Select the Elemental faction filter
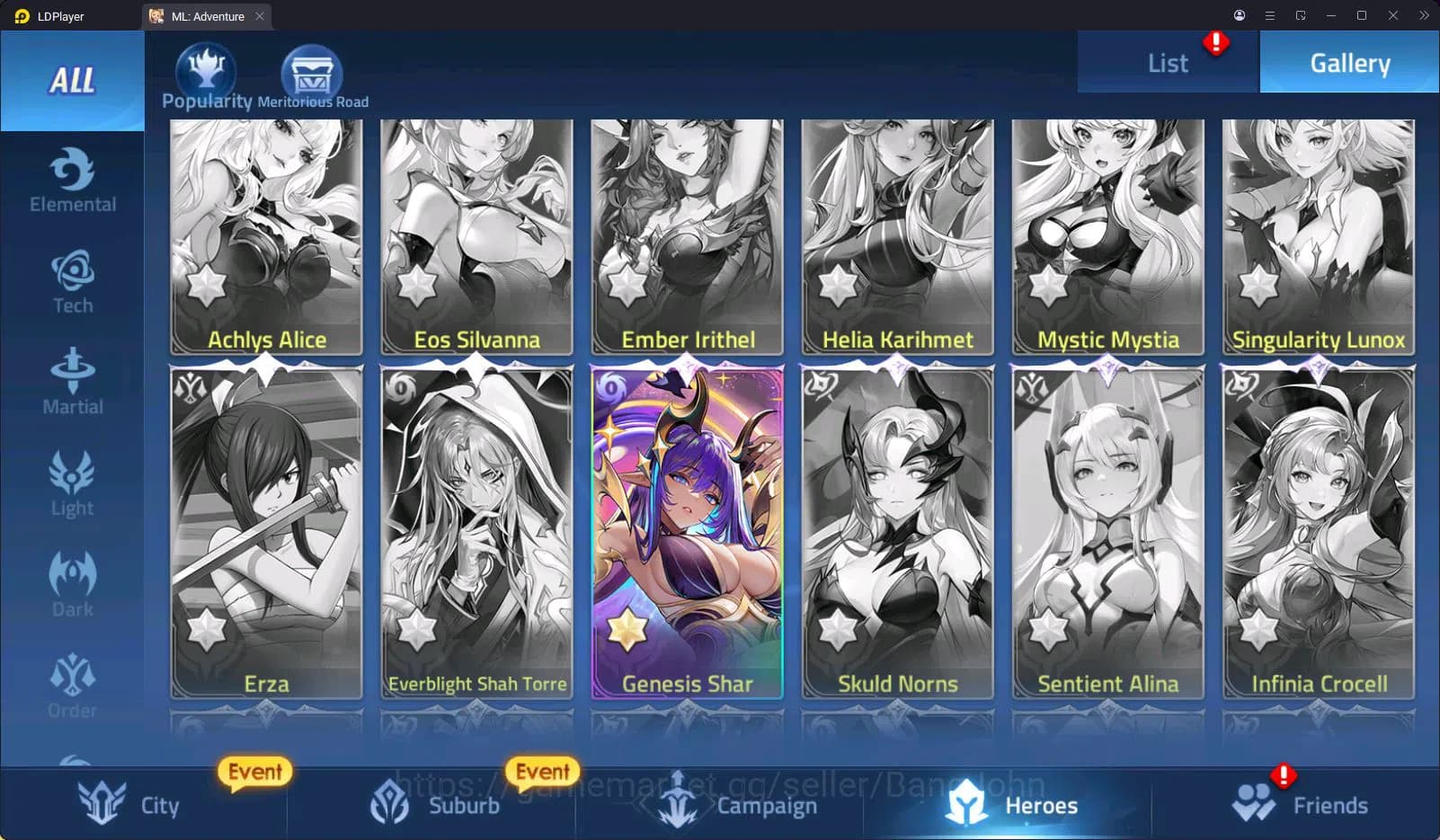Screen dimensions: 1440x840 (x=72, y=180)
